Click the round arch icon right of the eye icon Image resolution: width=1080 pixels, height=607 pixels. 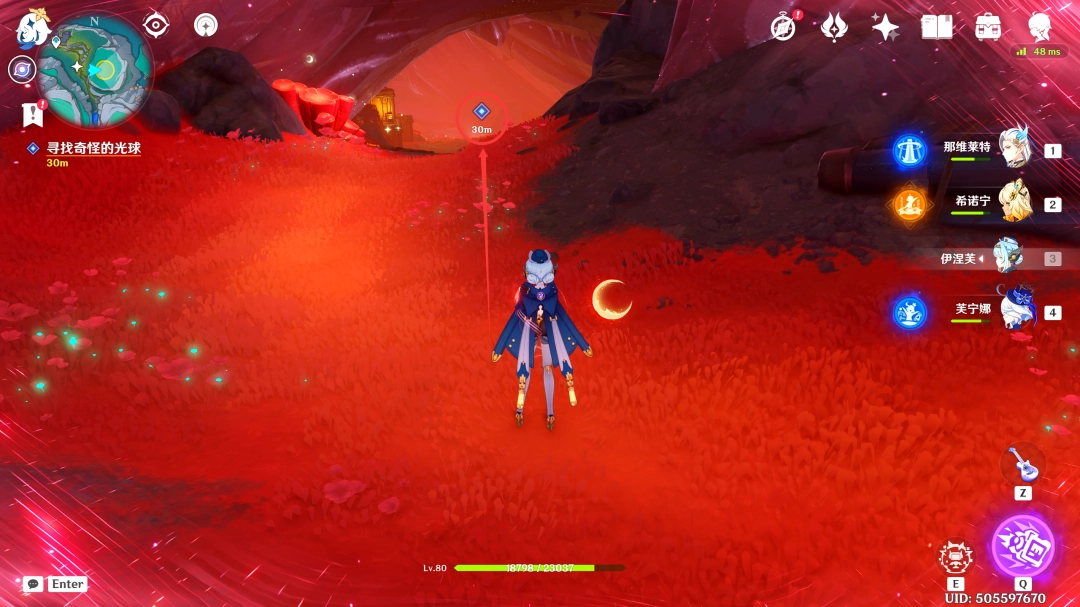click(x=206, y=25)
